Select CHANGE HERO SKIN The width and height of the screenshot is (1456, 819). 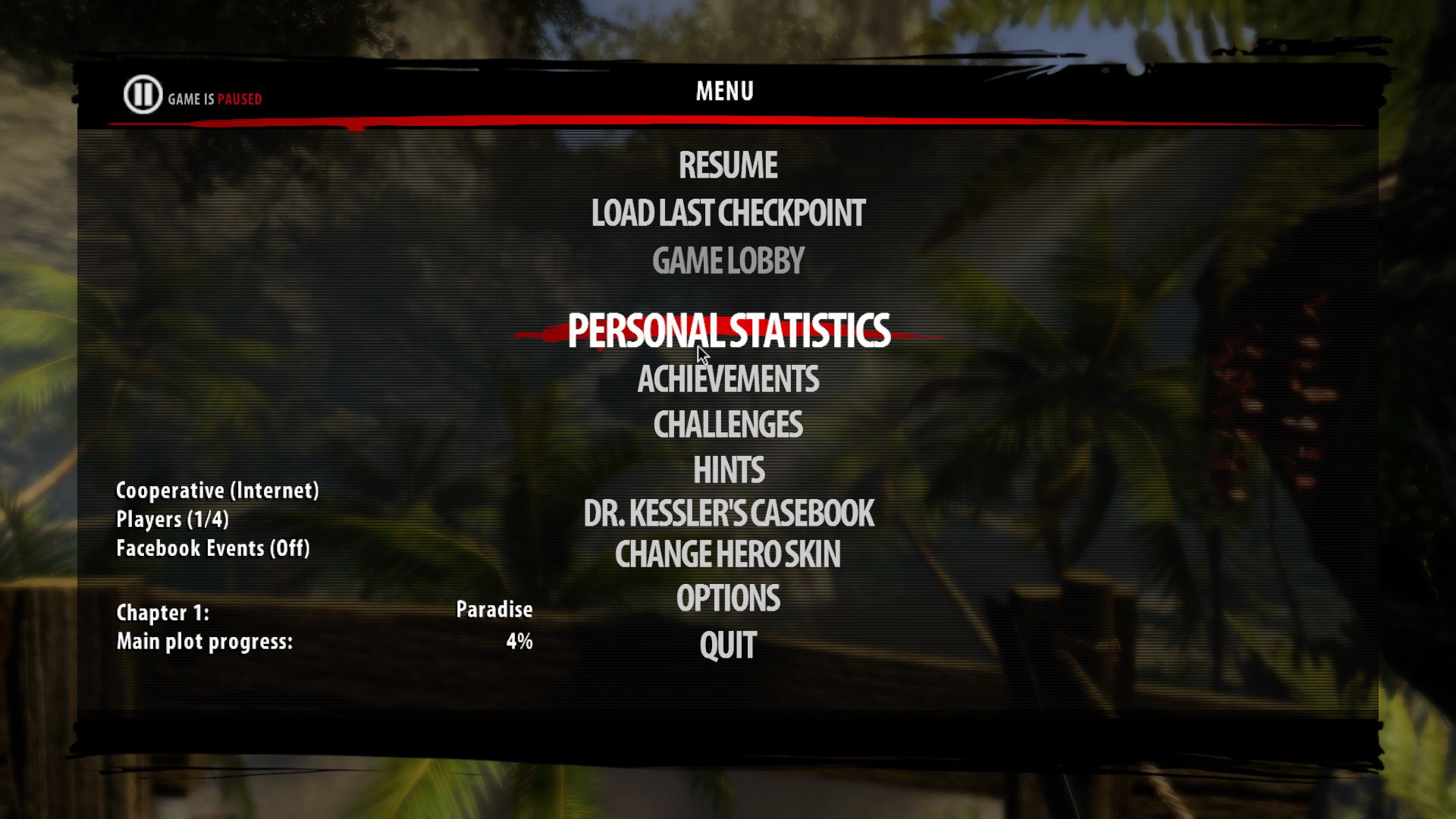727,556
